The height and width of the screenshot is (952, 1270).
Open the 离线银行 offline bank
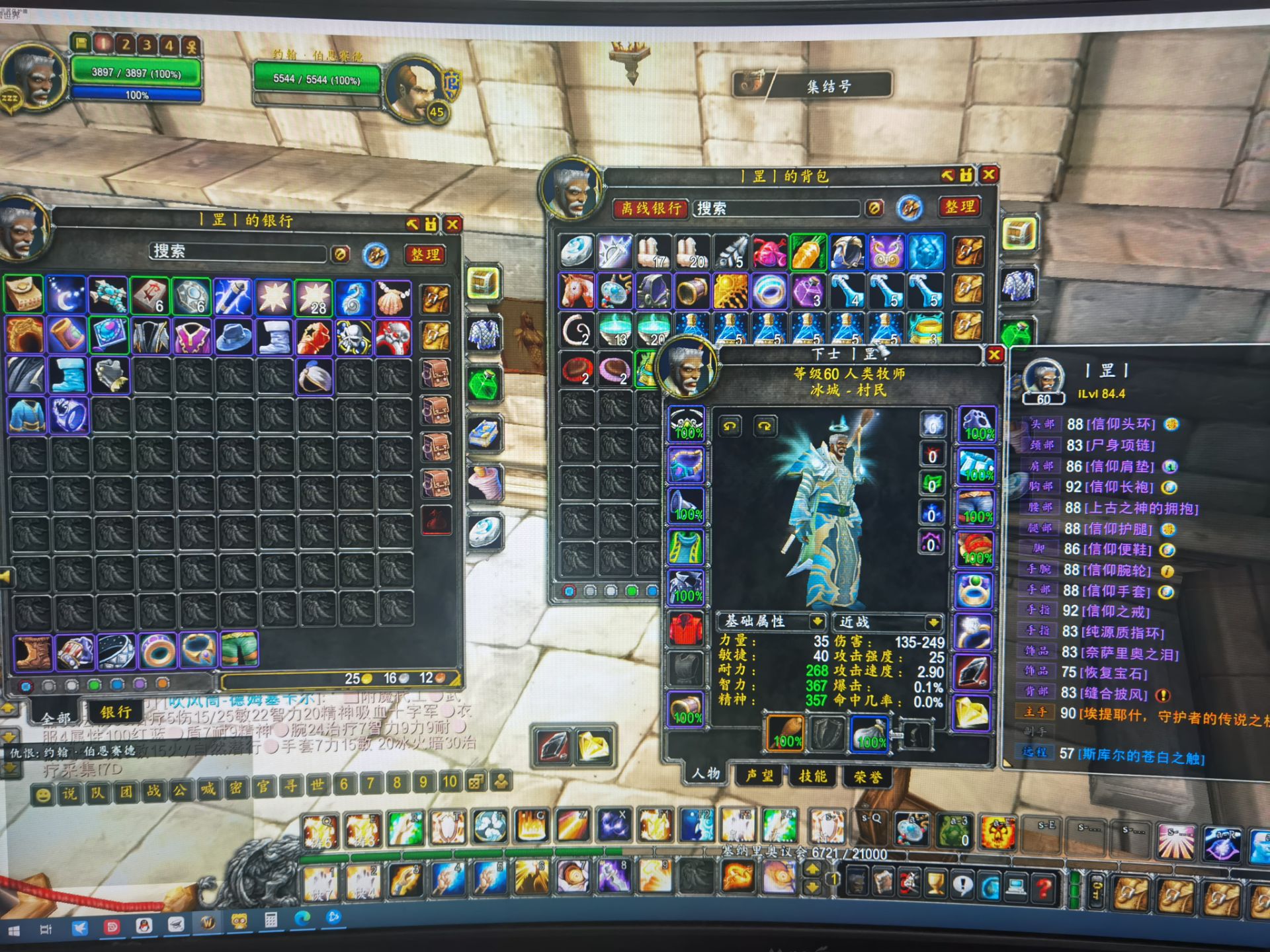(x=651, y=209)
